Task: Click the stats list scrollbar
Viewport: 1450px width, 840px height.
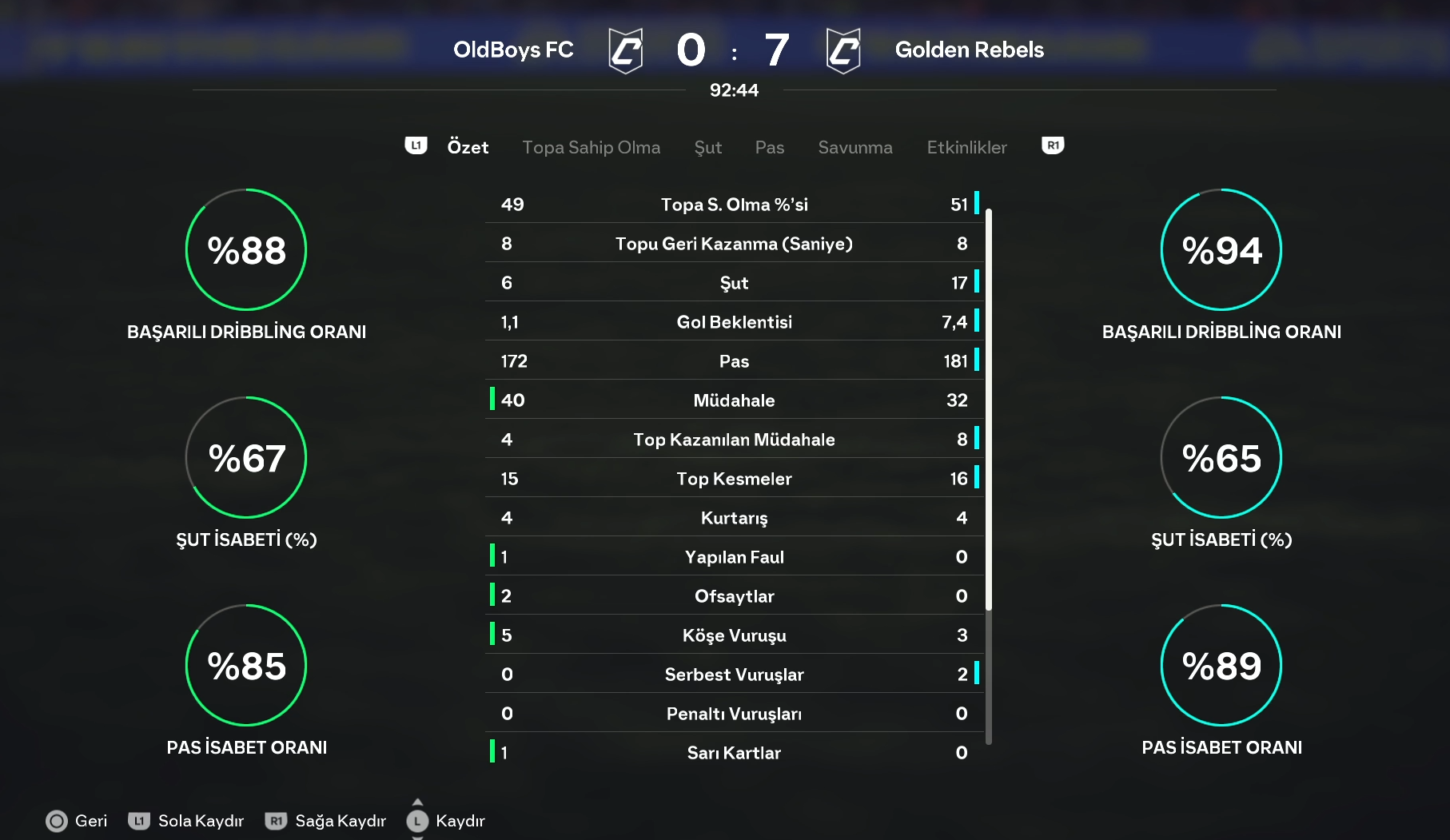Action: (989, 408)
